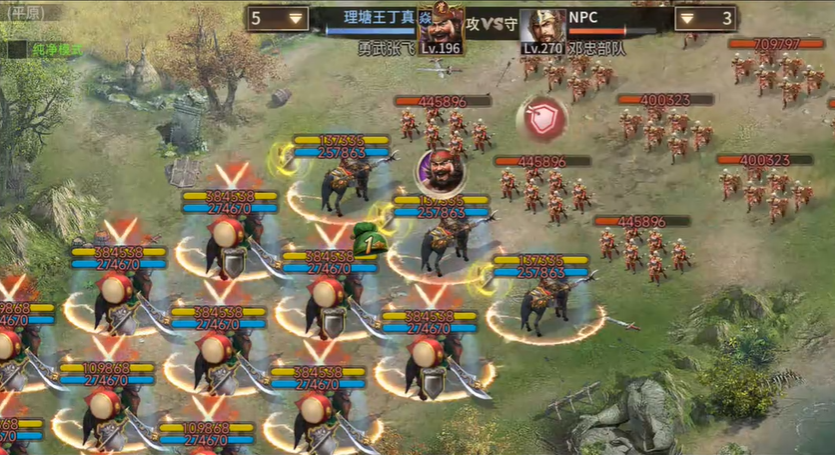The height and width of the screenshot is (455, 835).
Task: Tap the red round skill badge icon
Action: pos(541,118)
